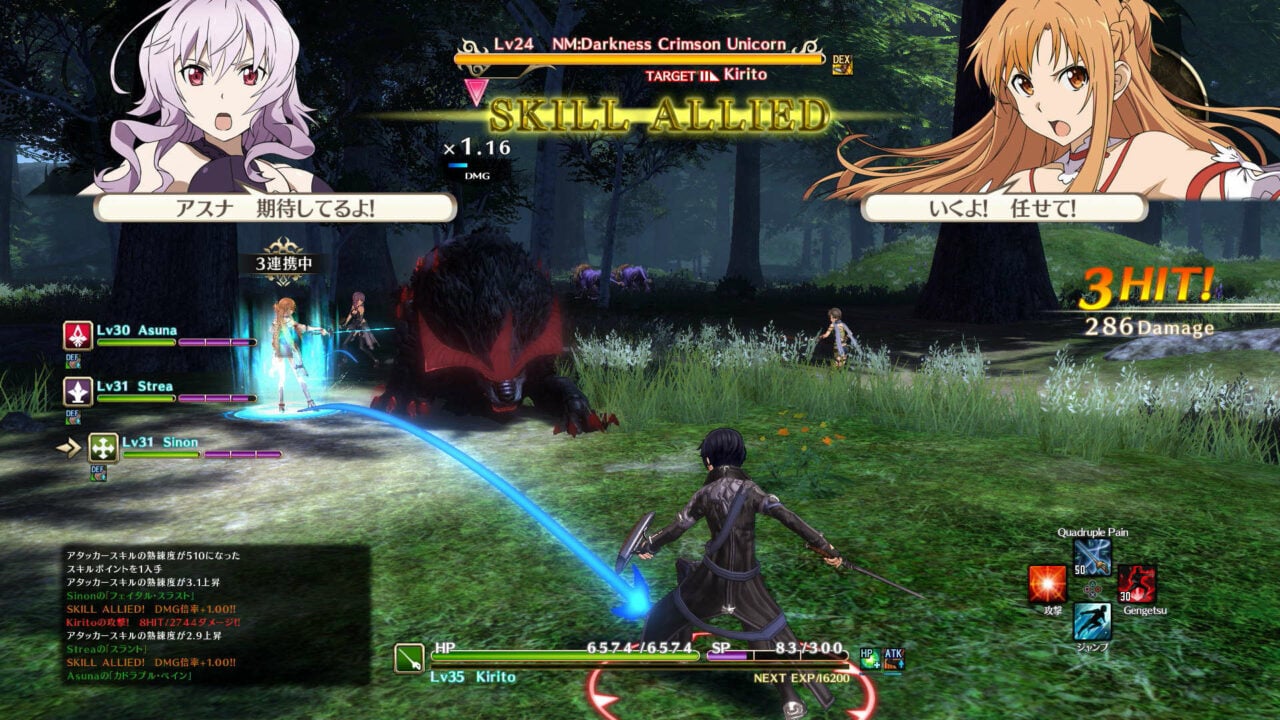Toggle the ATK buff indicator
This screenshot has height=720, width=1280.
(894, 660)
